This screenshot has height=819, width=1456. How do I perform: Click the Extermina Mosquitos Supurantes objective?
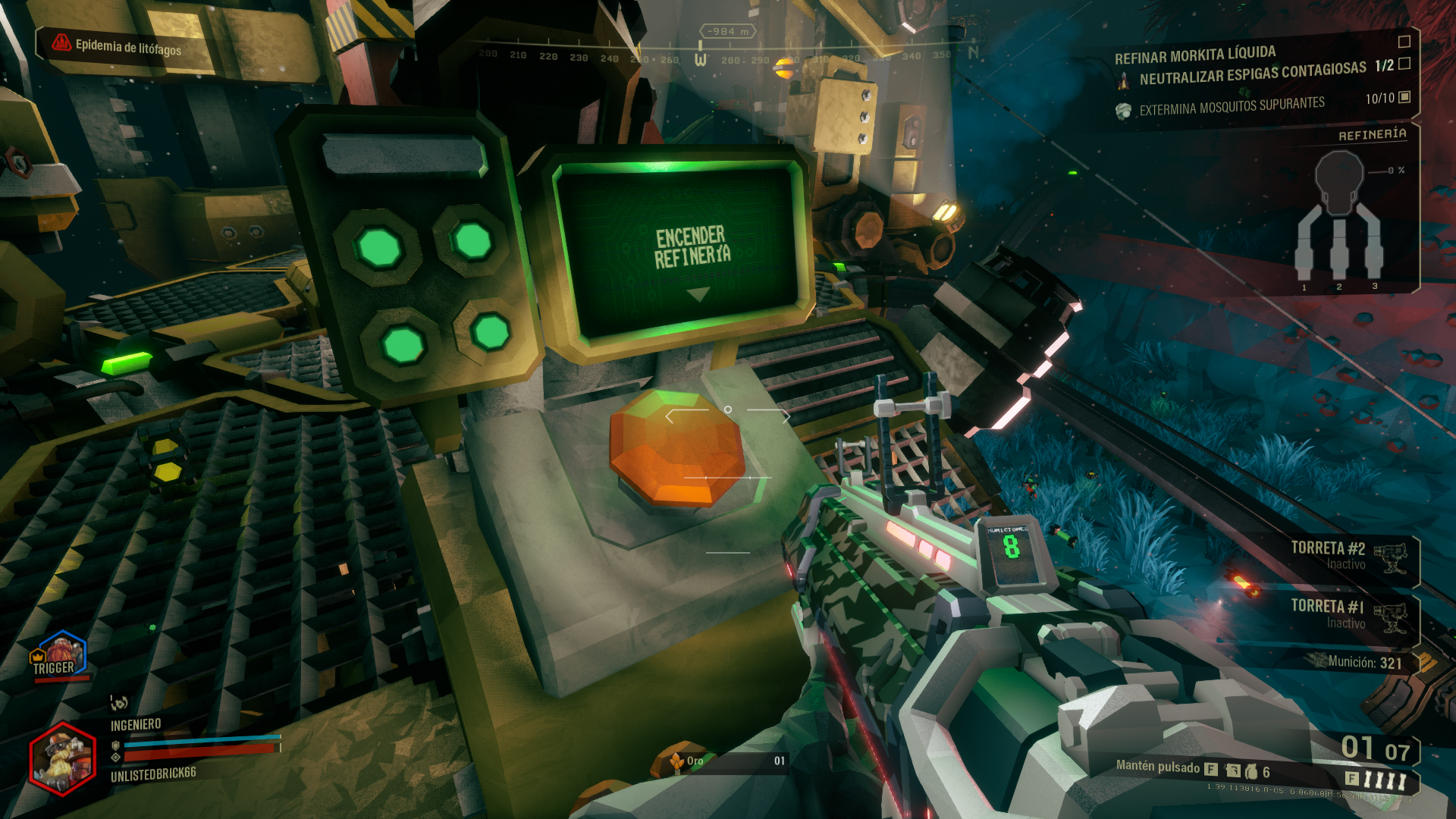(1232, 106)
